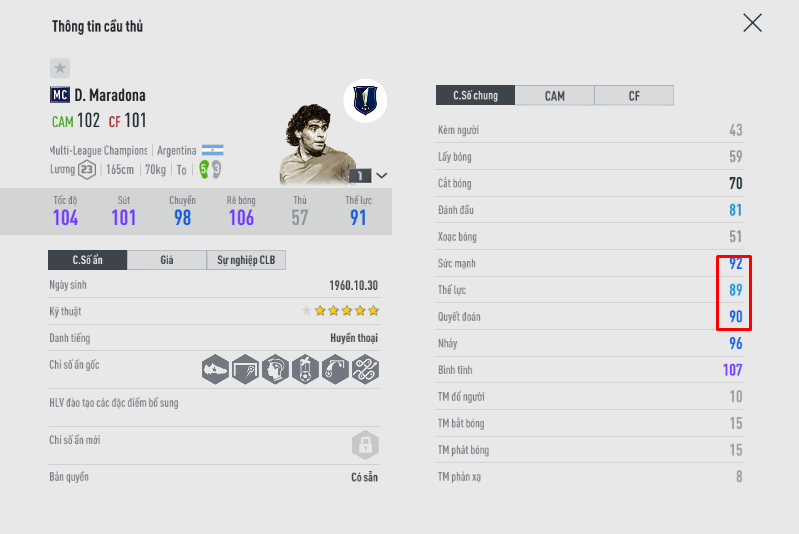Close the player info window
The image size is (799, 534).
tap(752, 23)
